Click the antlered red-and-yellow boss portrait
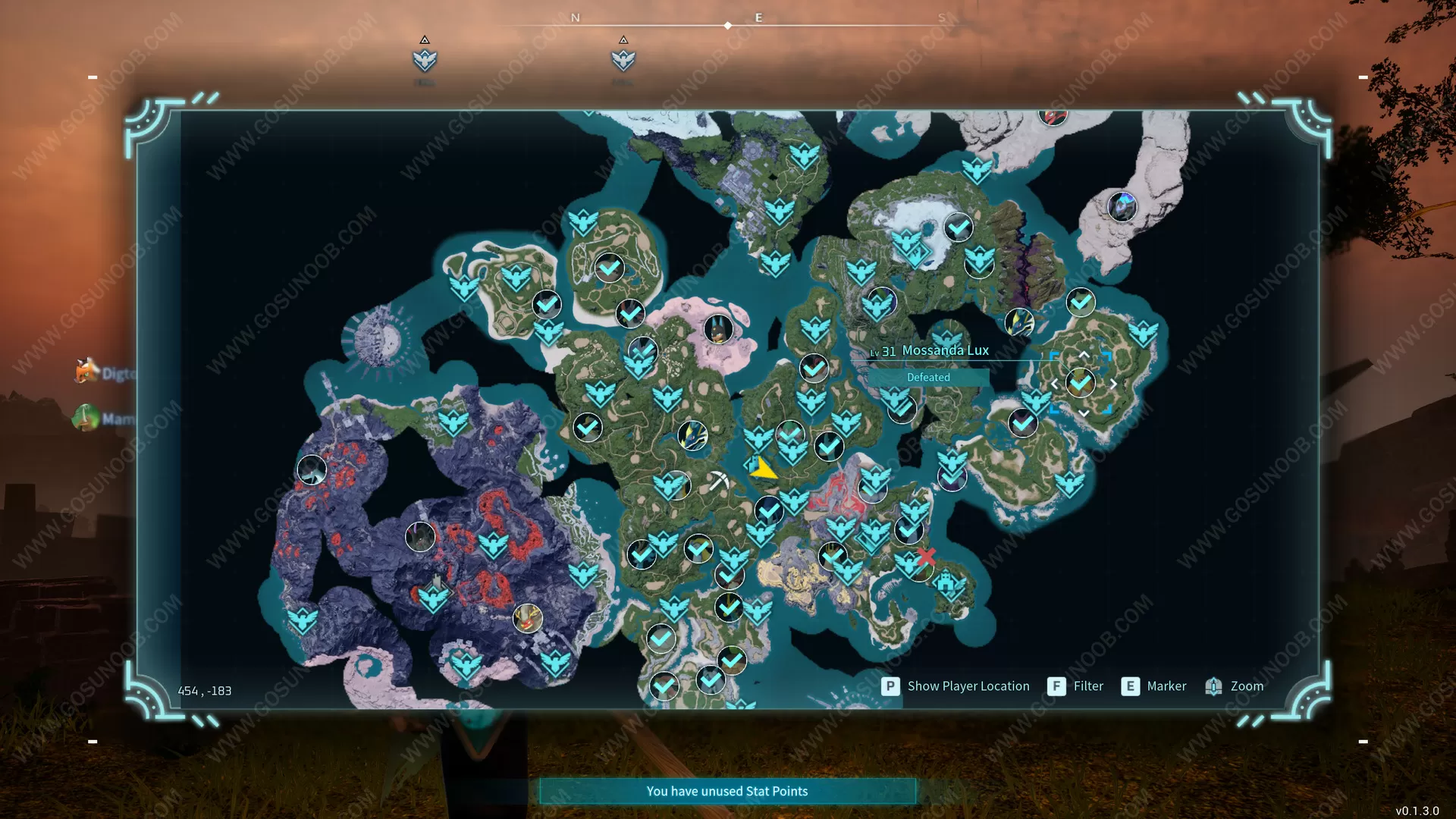 pos(528,617)
